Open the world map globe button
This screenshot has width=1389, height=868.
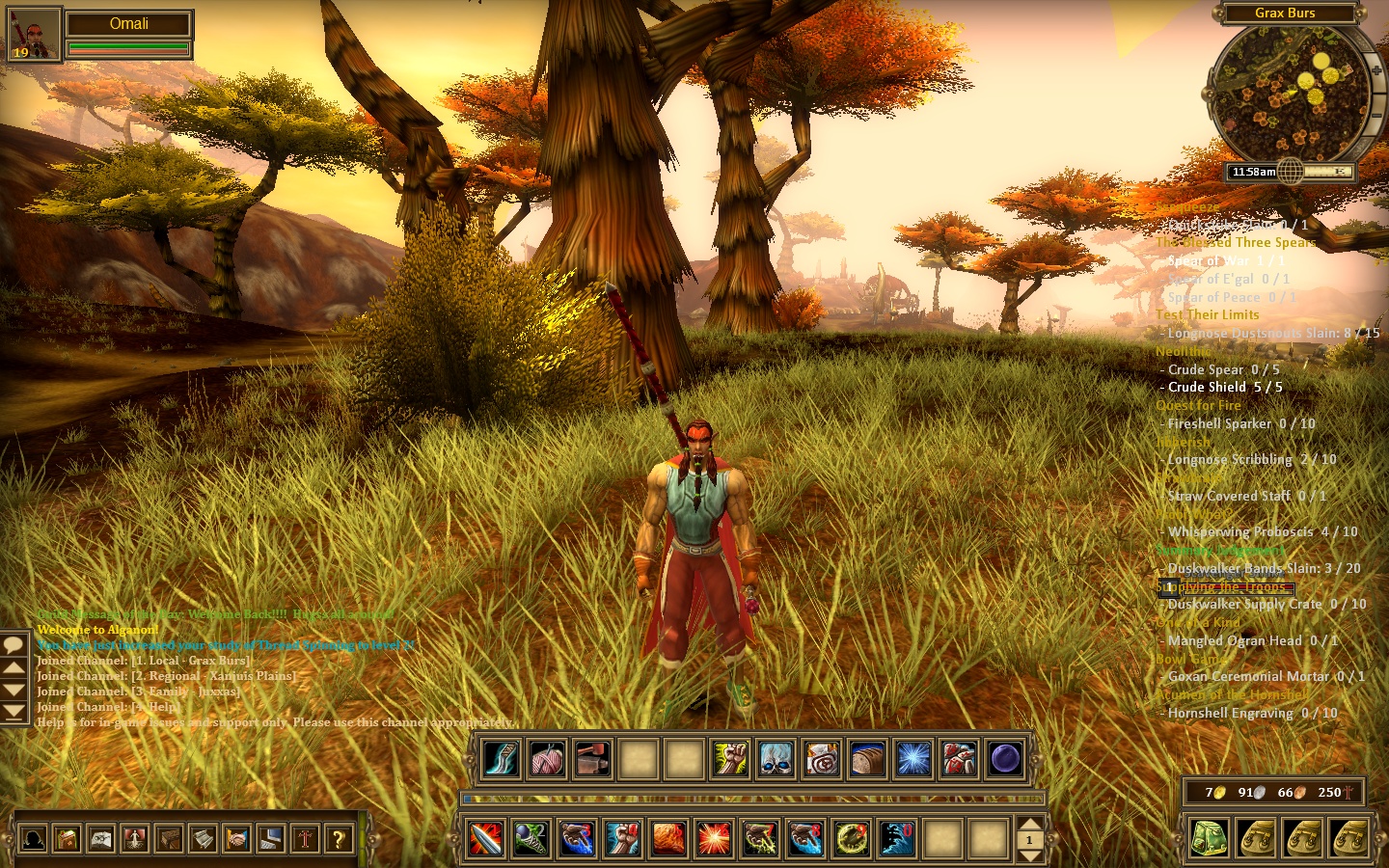tap(1291, 173)
